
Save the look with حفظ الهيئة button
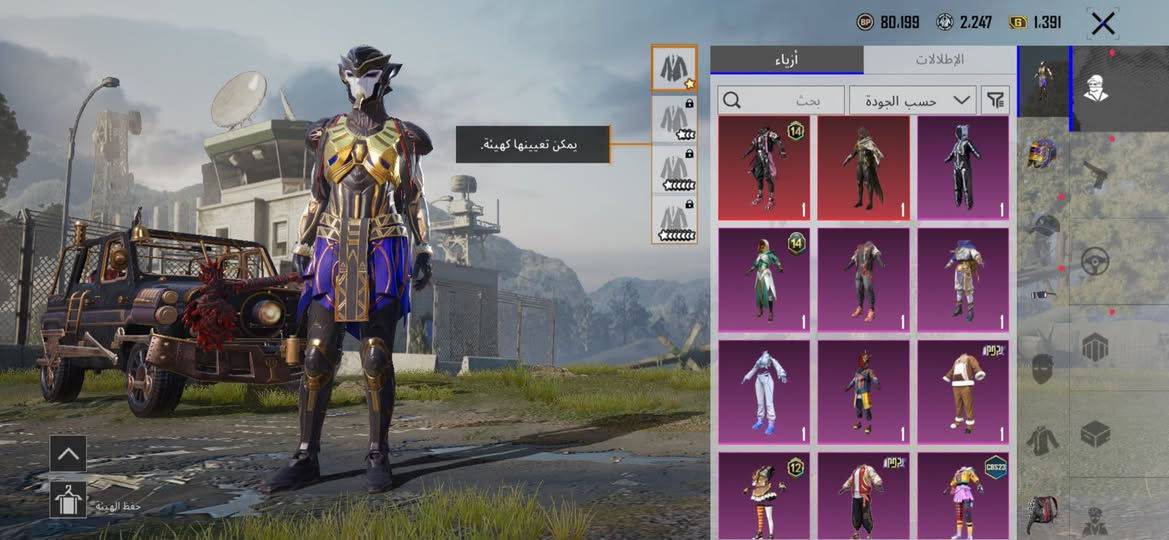68,499
